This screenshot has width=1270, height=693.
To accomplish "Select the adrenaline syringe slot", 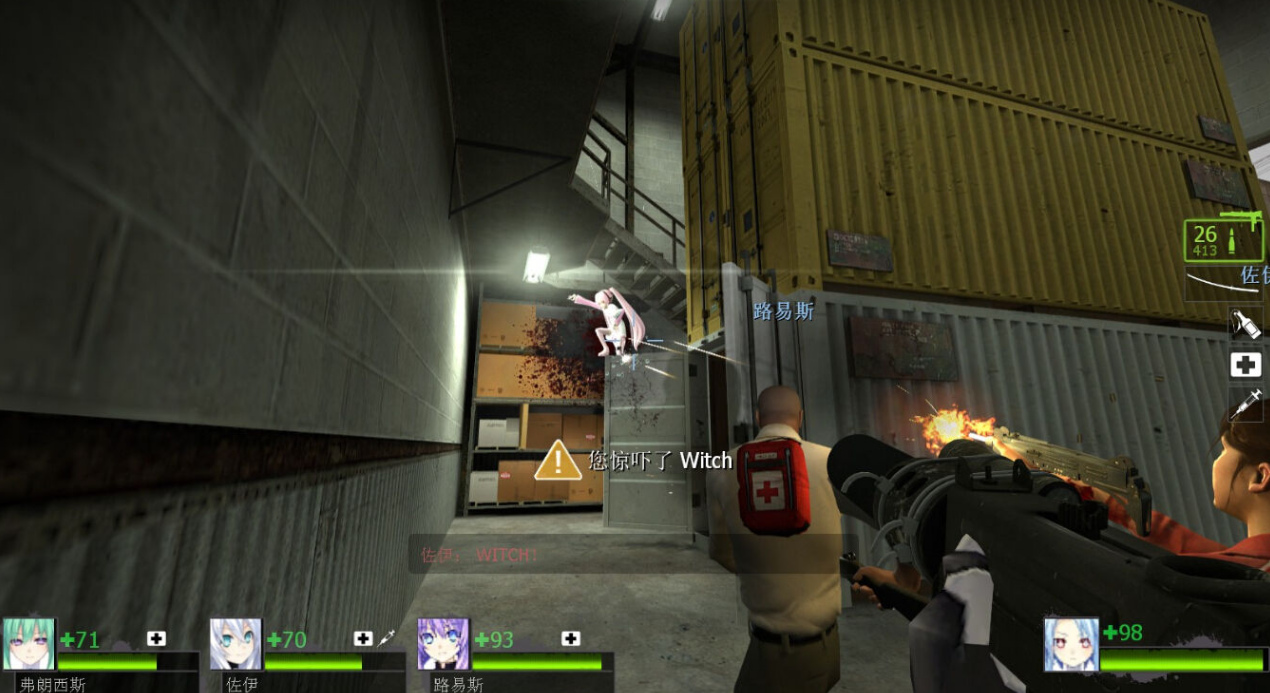I will click(x=1245, y=404).
